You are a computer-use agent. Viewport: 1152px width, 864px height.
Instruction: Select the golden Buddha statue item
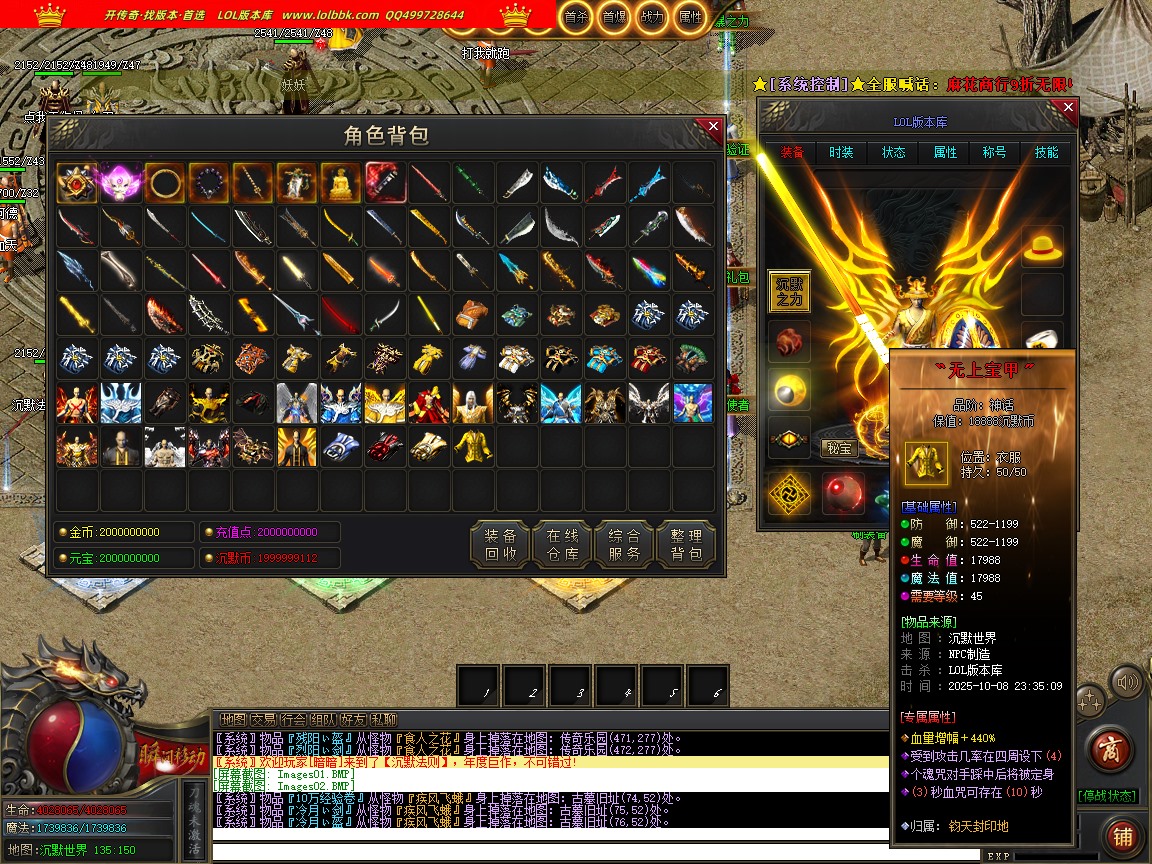pos(341,184)
